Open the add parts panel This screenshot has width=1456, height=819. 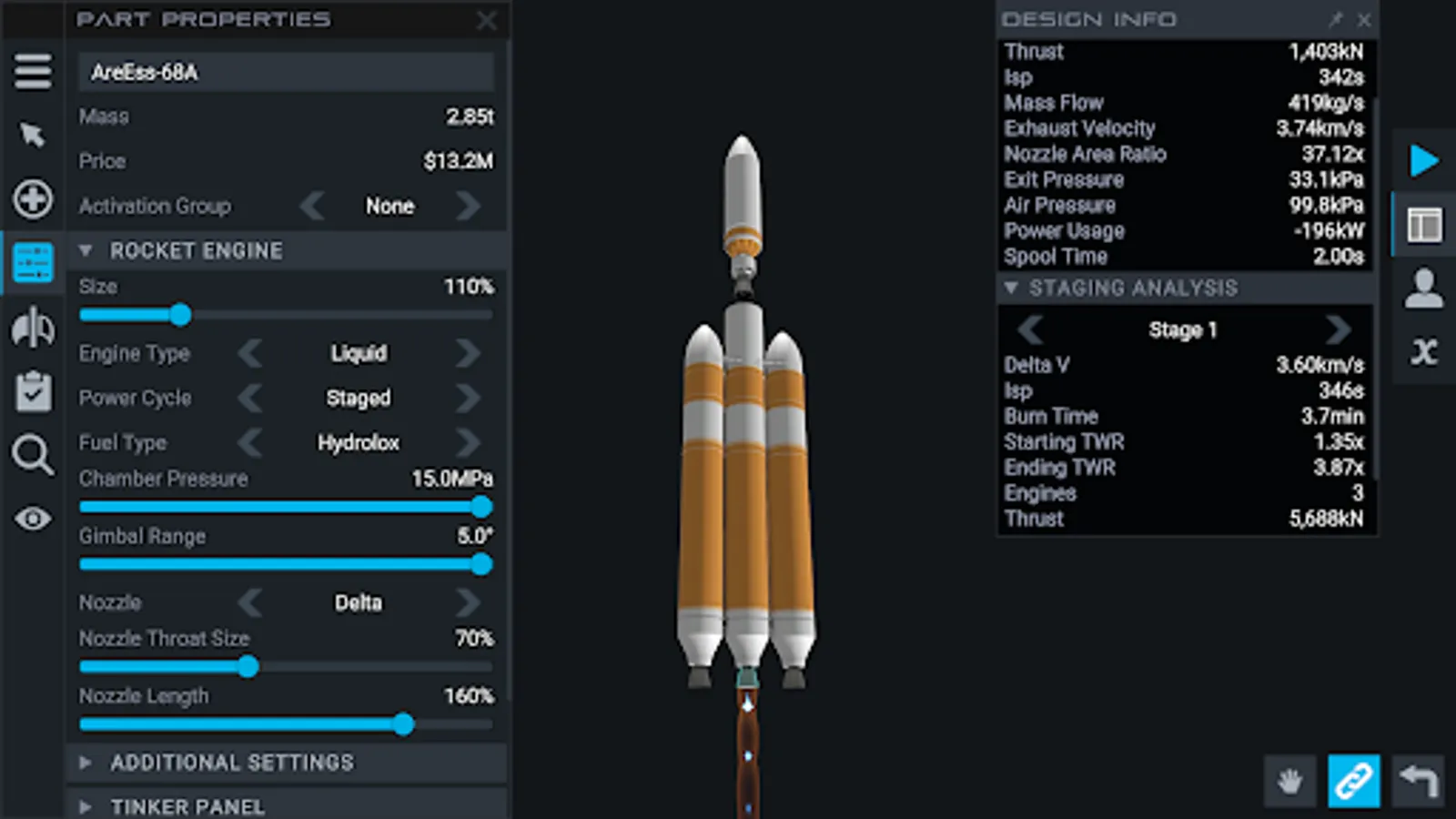pos(32,199)
